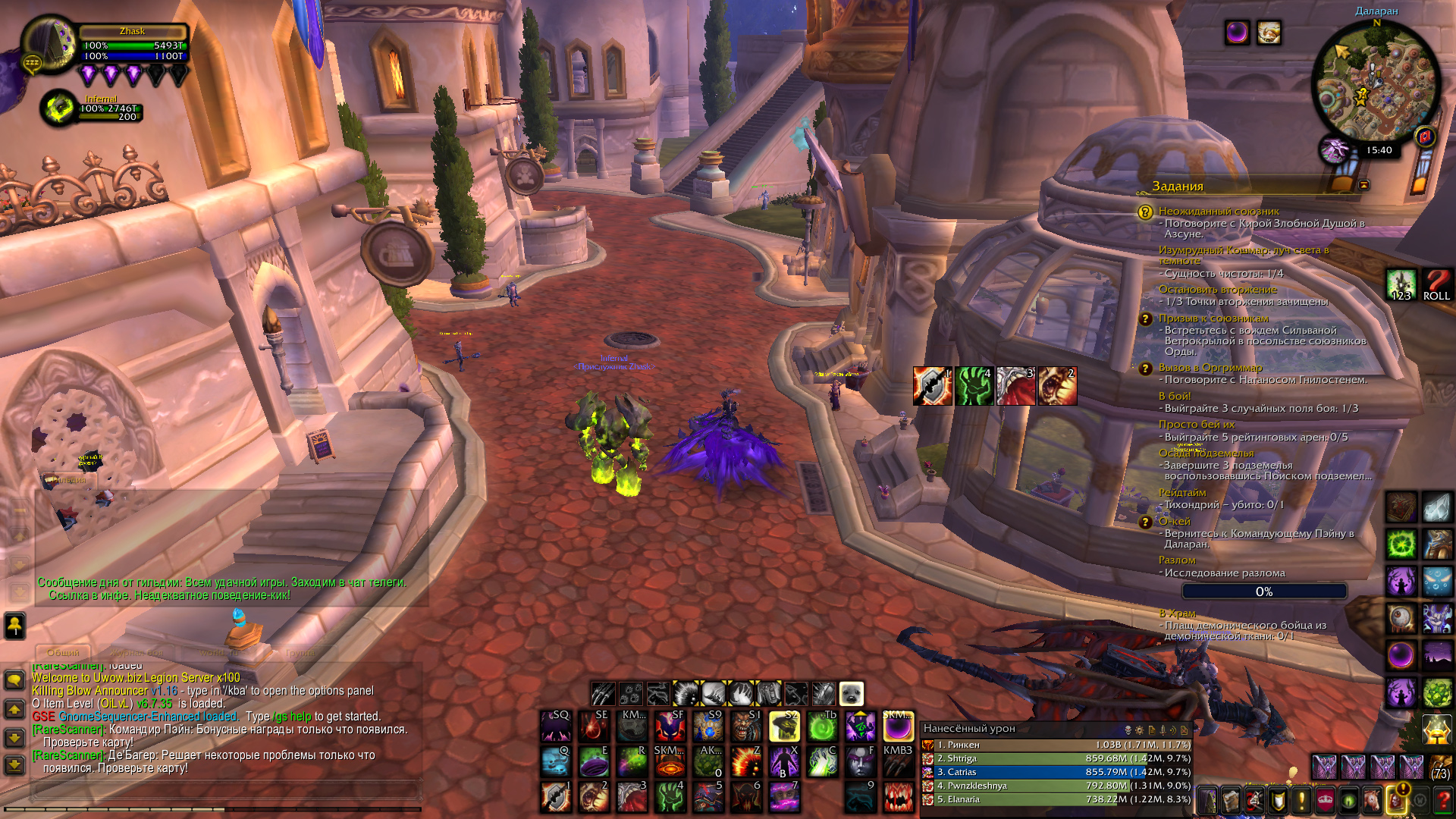Collapse the Задания objectives tracker
Viewport: 1456px width, 819px height.
point(1363,185)
